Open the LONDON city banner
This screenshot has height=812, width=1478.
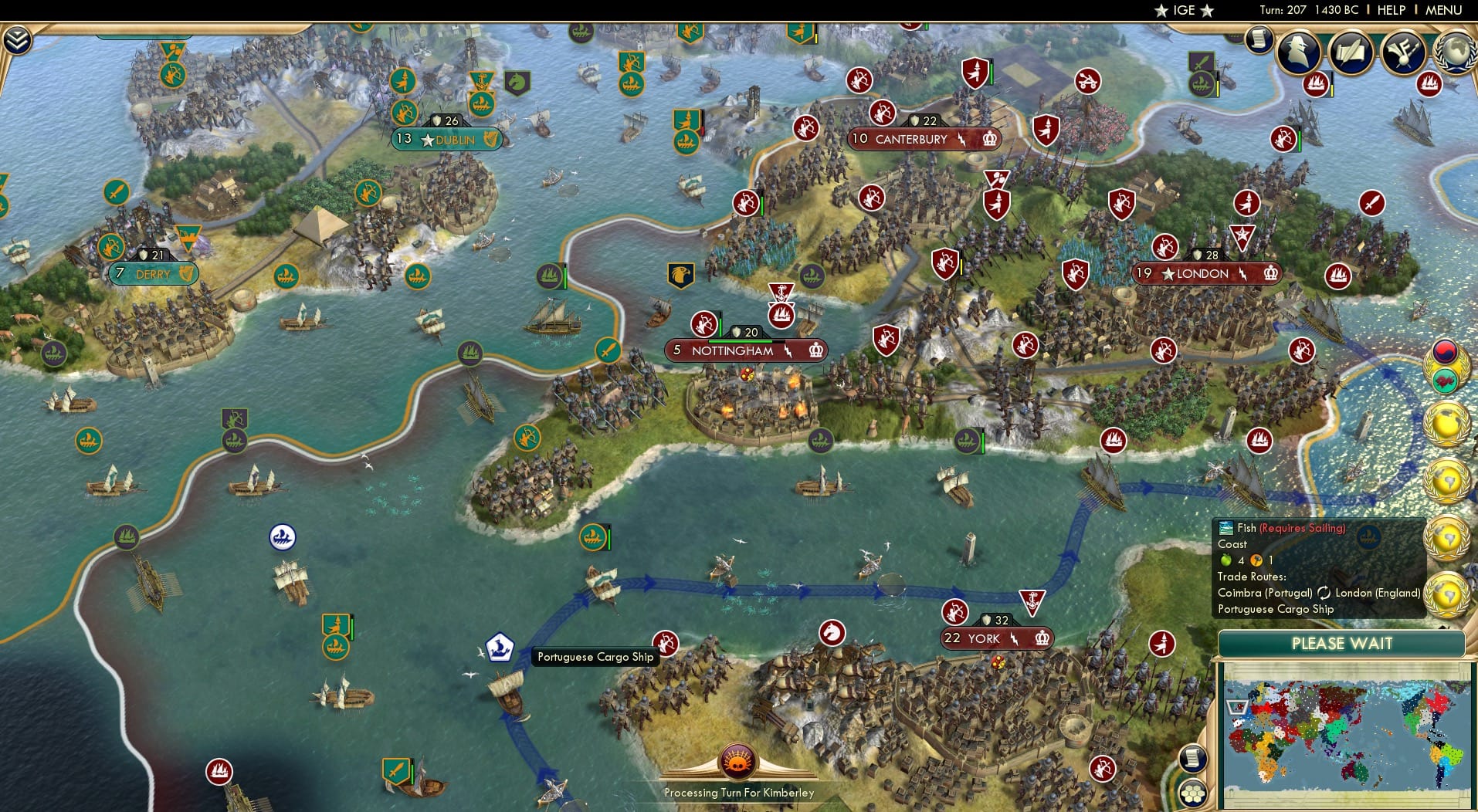pyautogui.click(x=1202, y=273)
